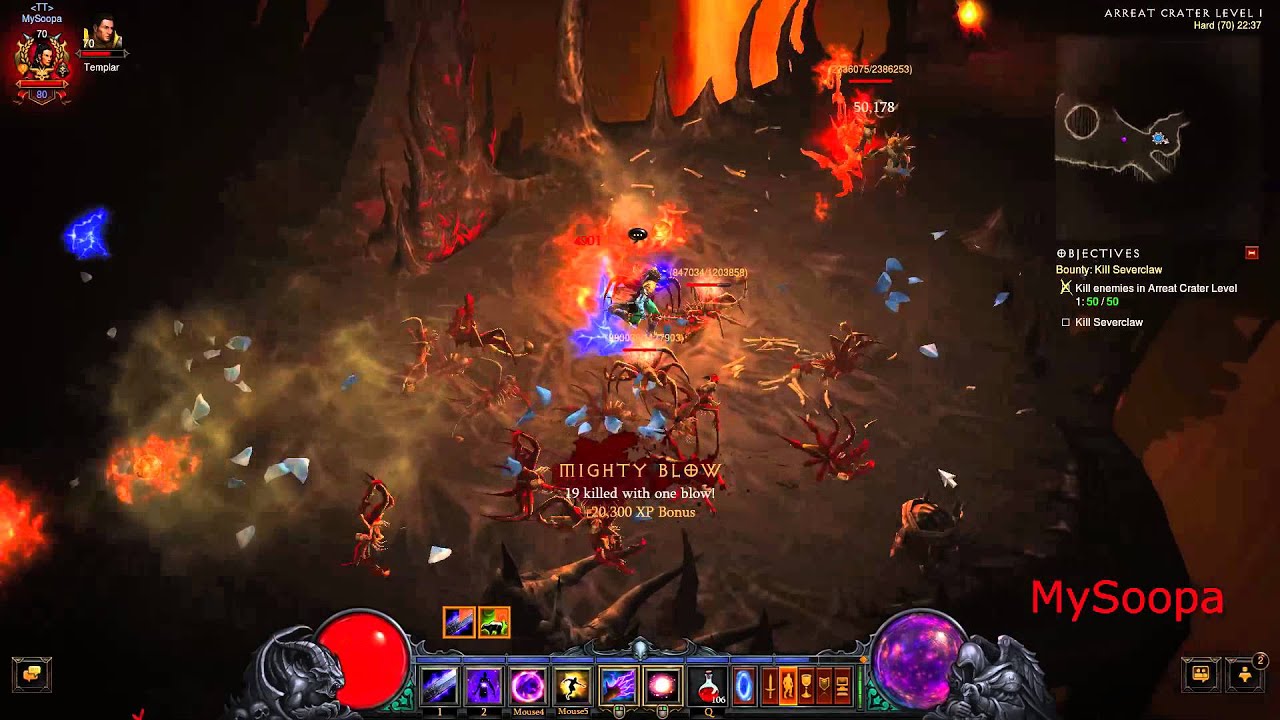
Task: Select the purple lightning hand skill
Action: tap(617, 687)
